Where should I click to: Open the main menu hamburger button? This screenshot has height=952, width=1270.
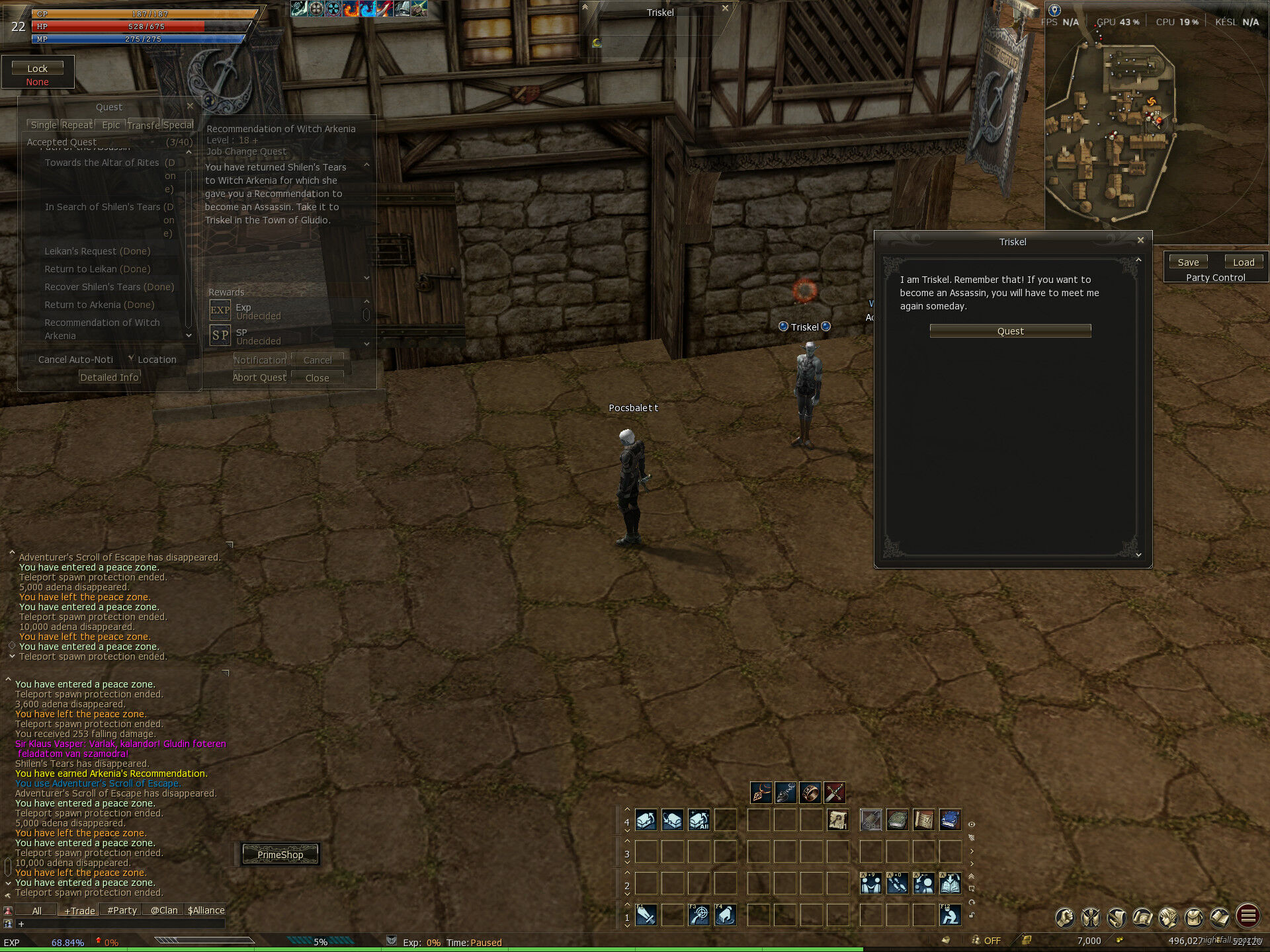coord(1248,916)
